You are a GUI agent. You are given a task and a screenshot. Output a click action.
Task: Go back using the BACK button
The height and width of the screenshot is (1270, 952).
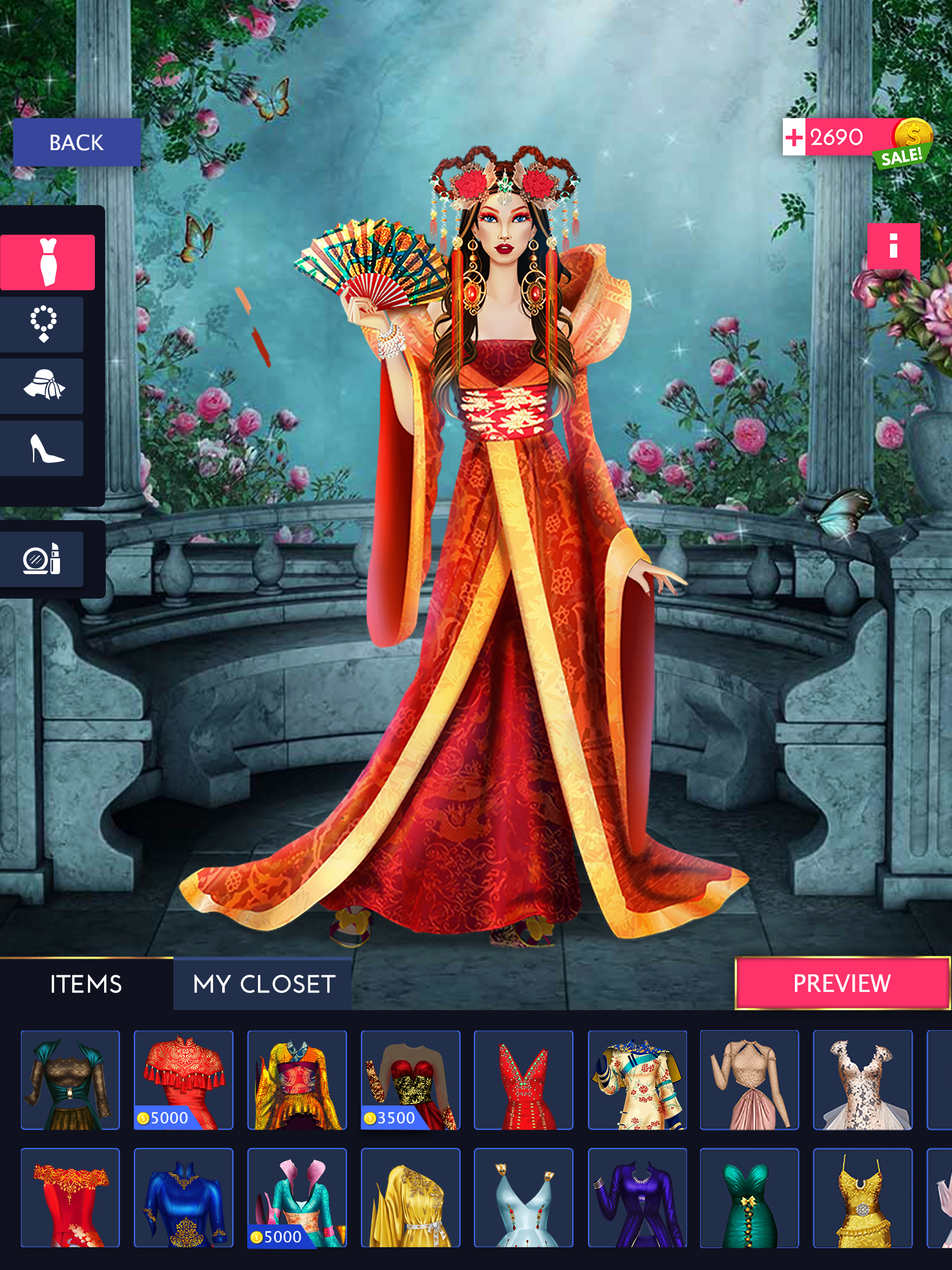76,142
